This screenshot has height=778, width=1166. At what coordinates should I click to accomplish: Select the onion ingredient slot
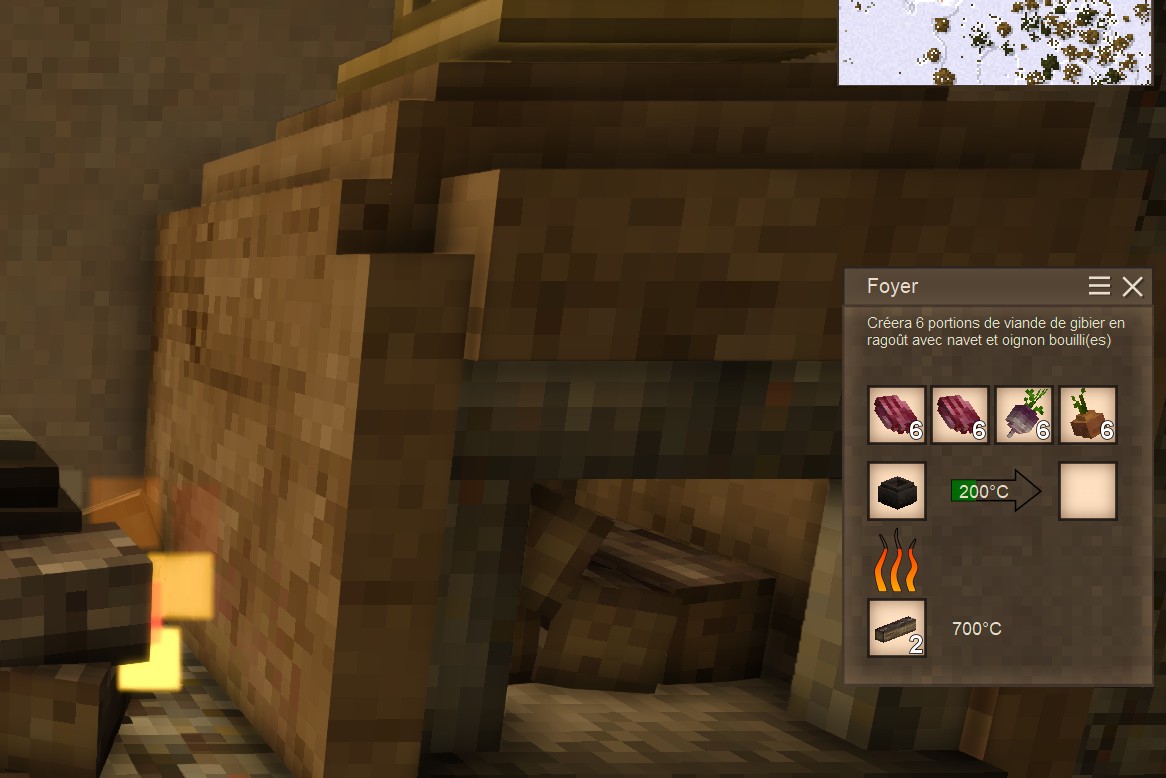point(1088,415)
